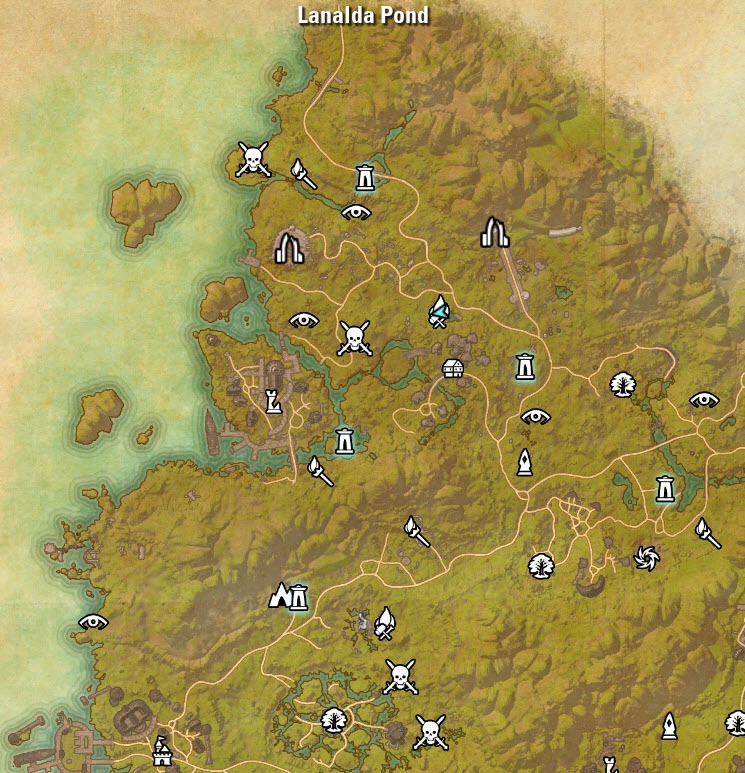Choose the wayshrine beside the mountain cave icon

[298, 597]
